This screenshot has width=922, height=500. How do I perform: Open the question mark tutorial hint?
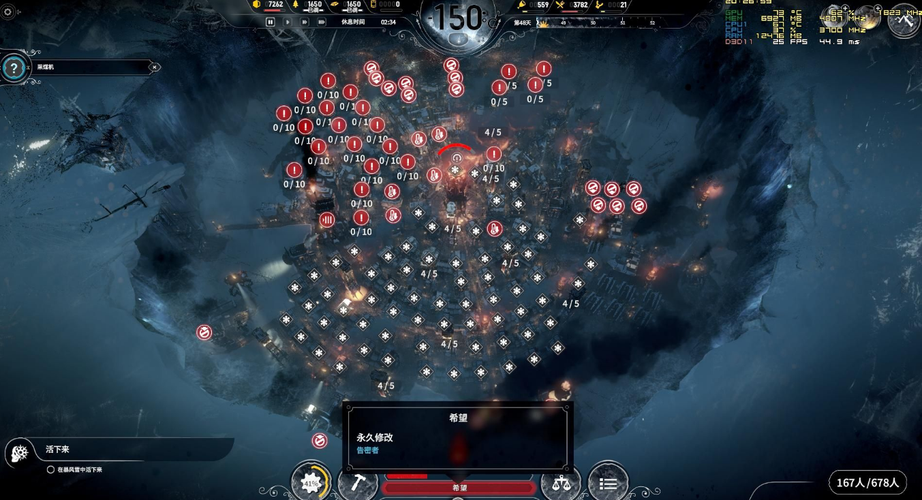[x=13, y=68]
